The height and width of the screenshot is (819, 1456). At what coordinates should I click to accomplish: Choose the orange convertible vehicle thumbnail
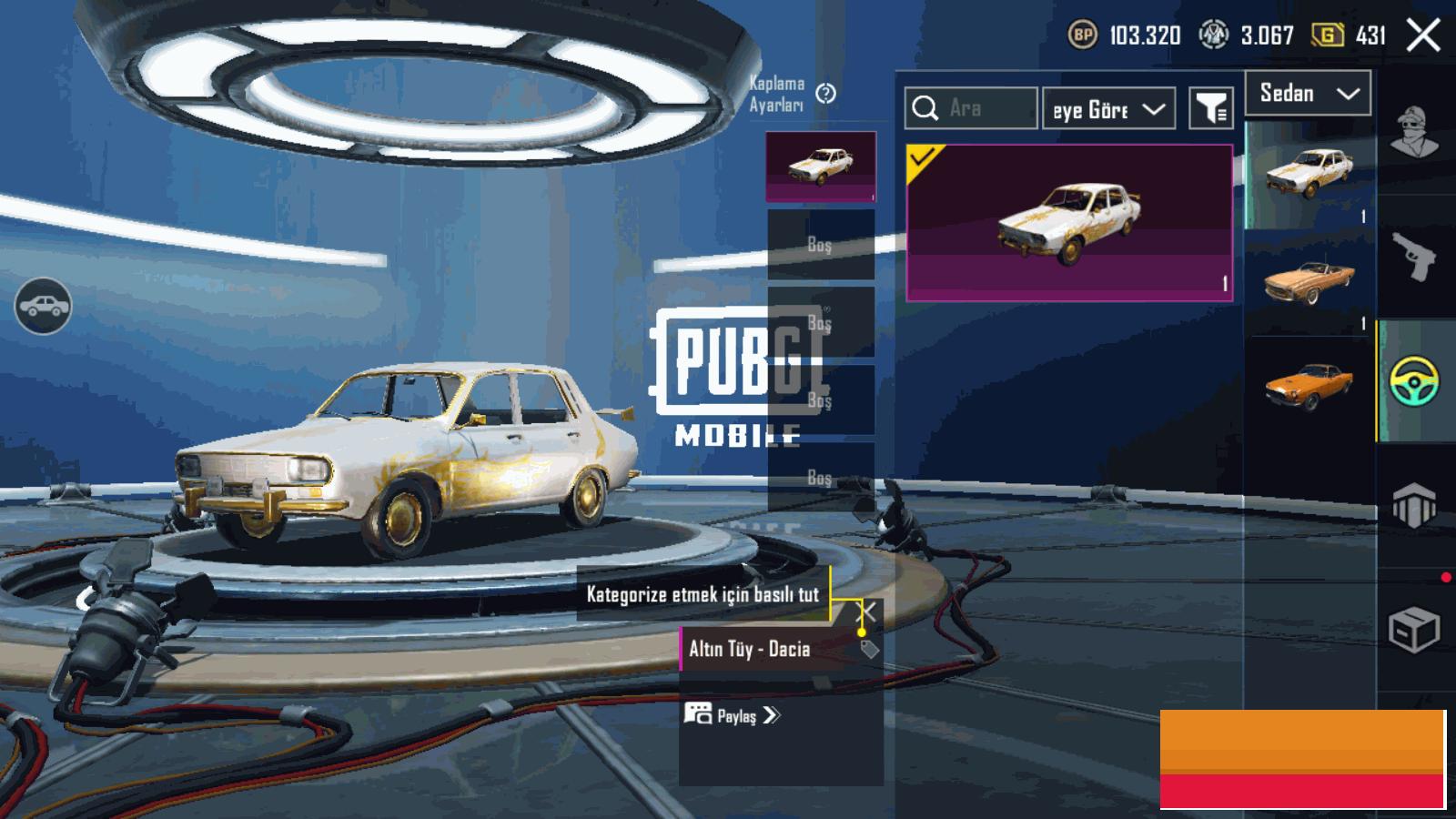(x=1308, y=280)
